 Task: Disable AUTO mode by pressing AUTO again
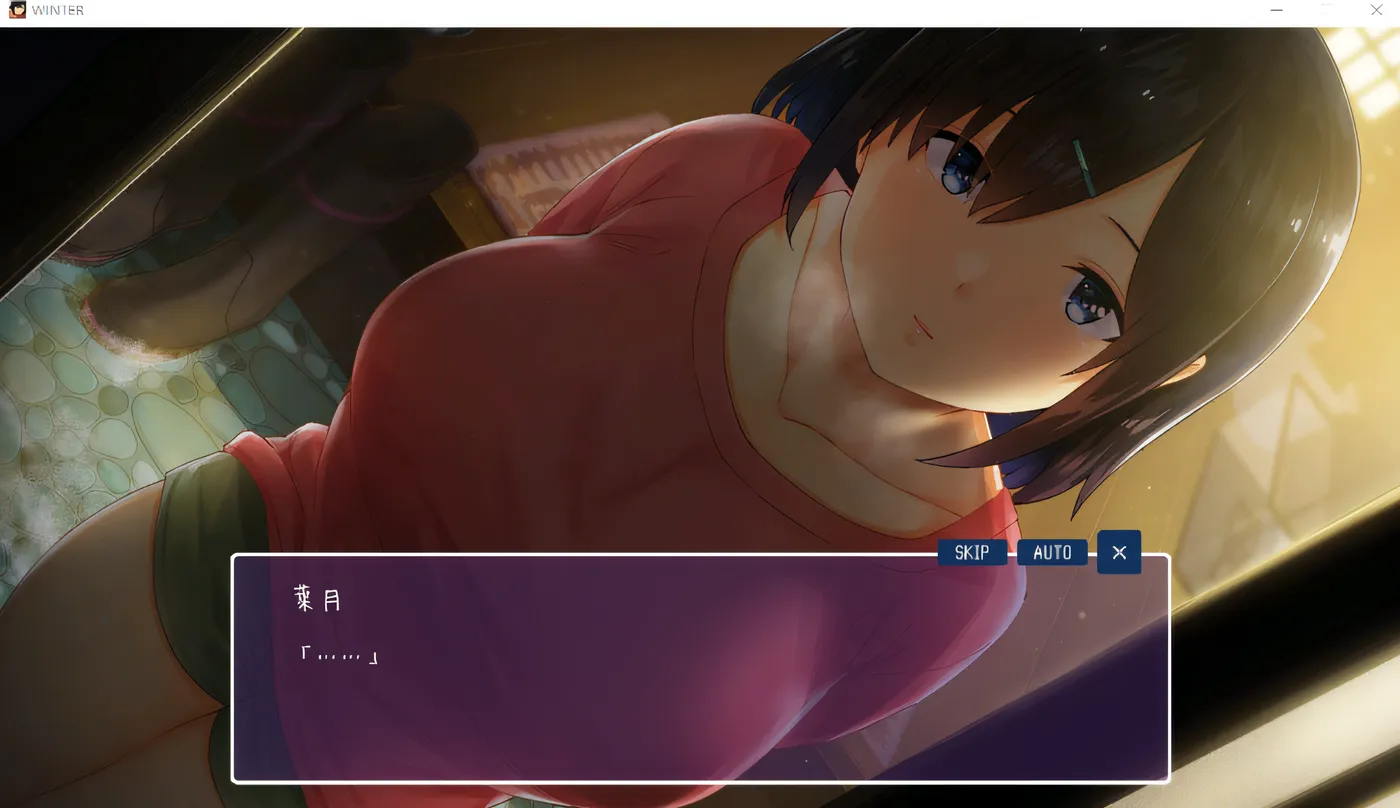[x=1052, y=551]
